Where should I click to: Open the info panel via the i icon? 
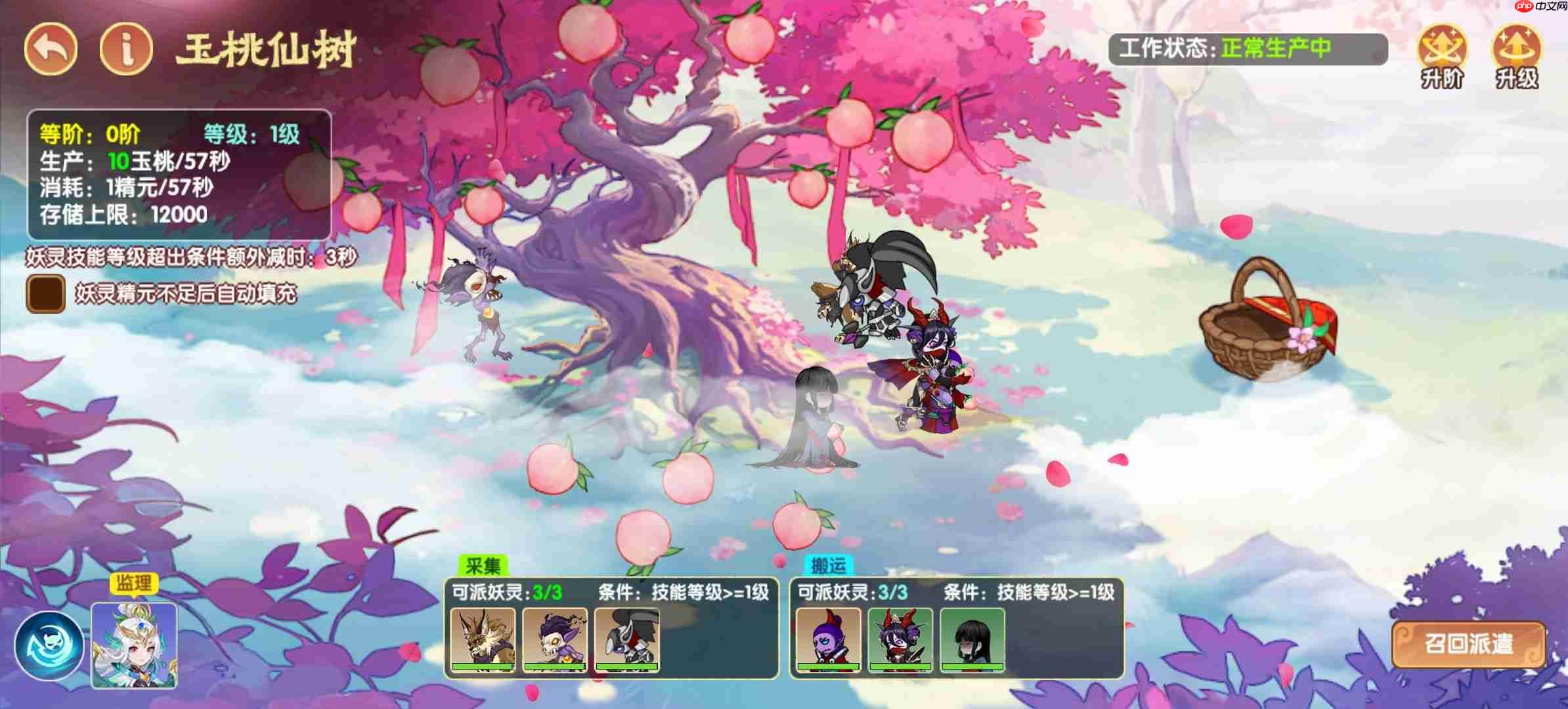click(x=125, y=47)
